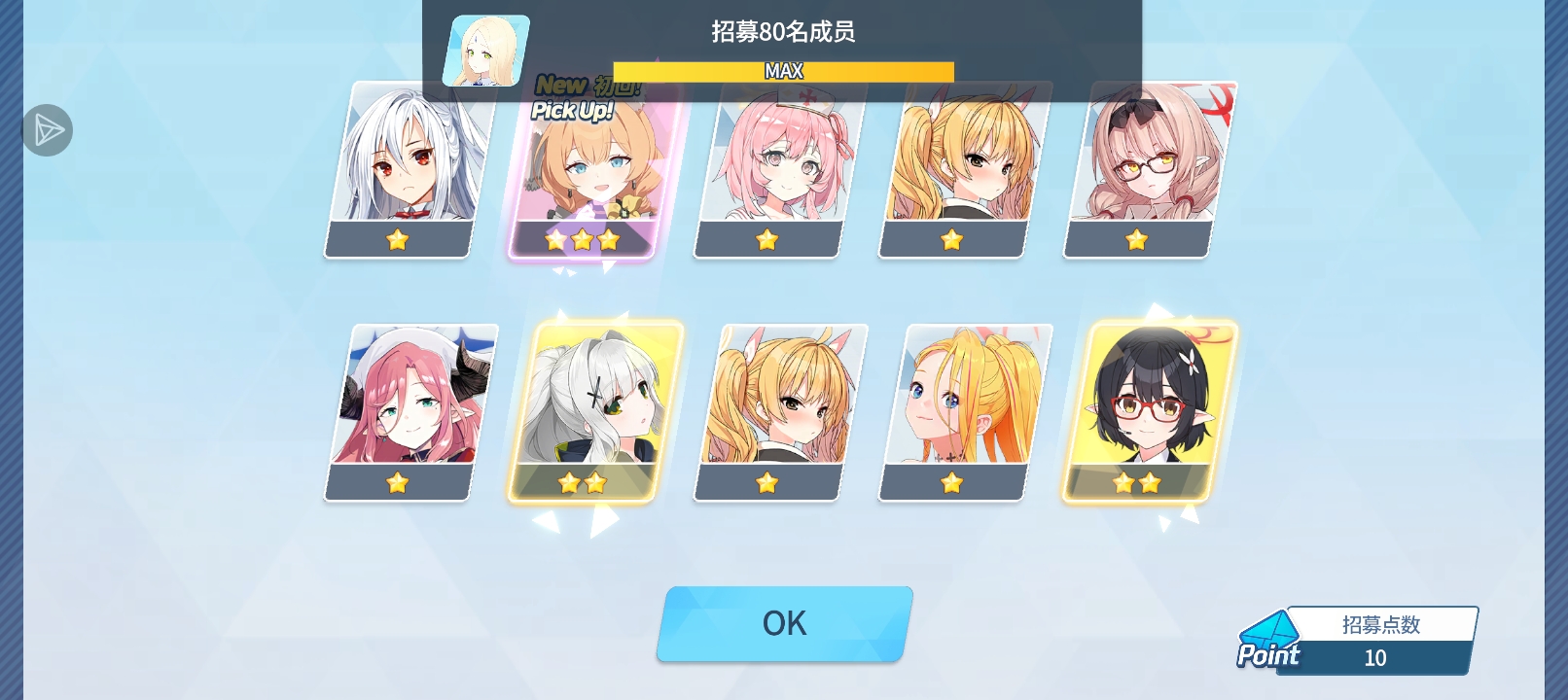Click the star icon under the pink-haired nurse card
This screenshot has height=700, width=1568.
tap(766, 239)
